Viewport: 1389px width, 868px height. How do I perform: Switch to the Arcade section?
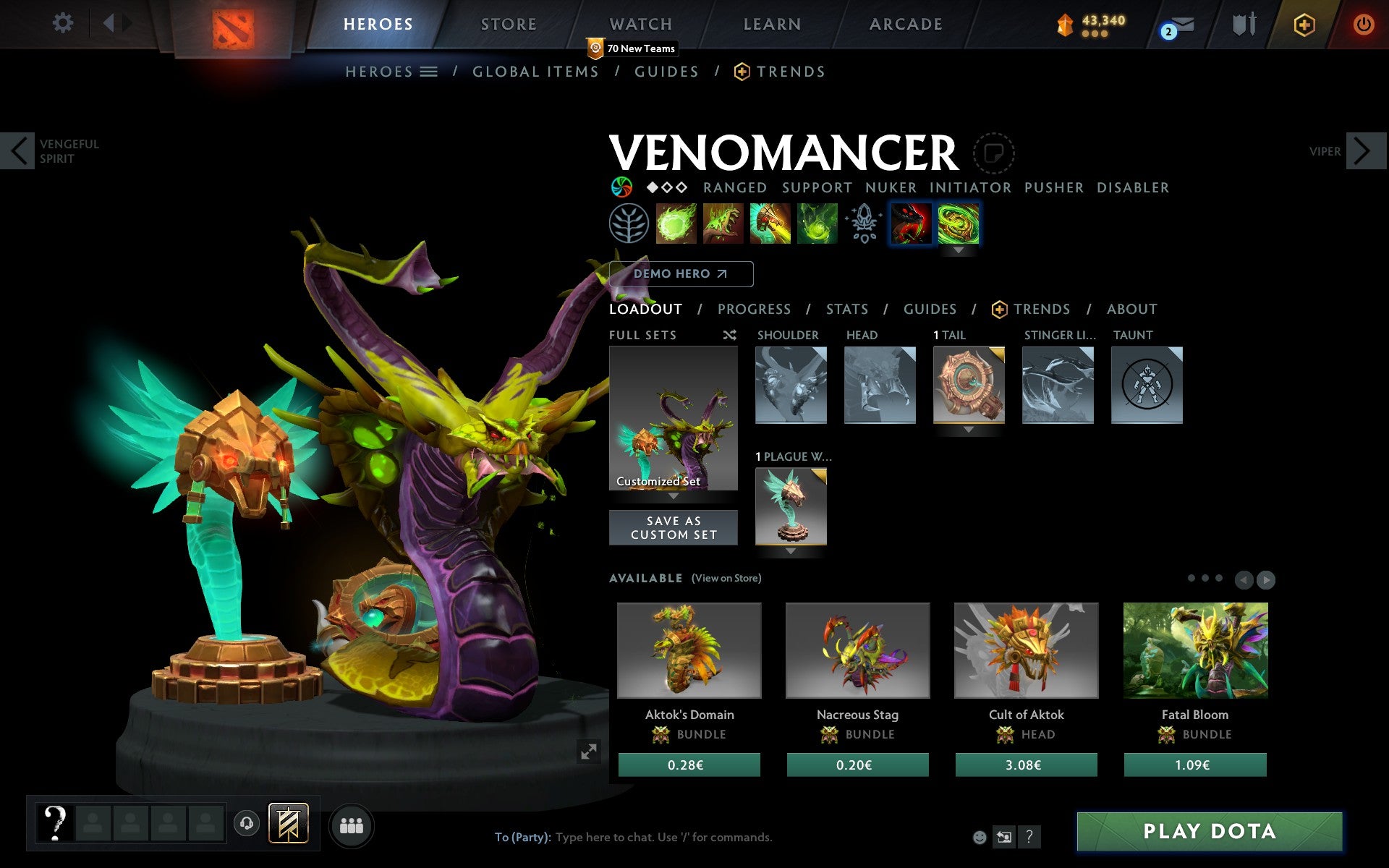click(x=906, y=25)
